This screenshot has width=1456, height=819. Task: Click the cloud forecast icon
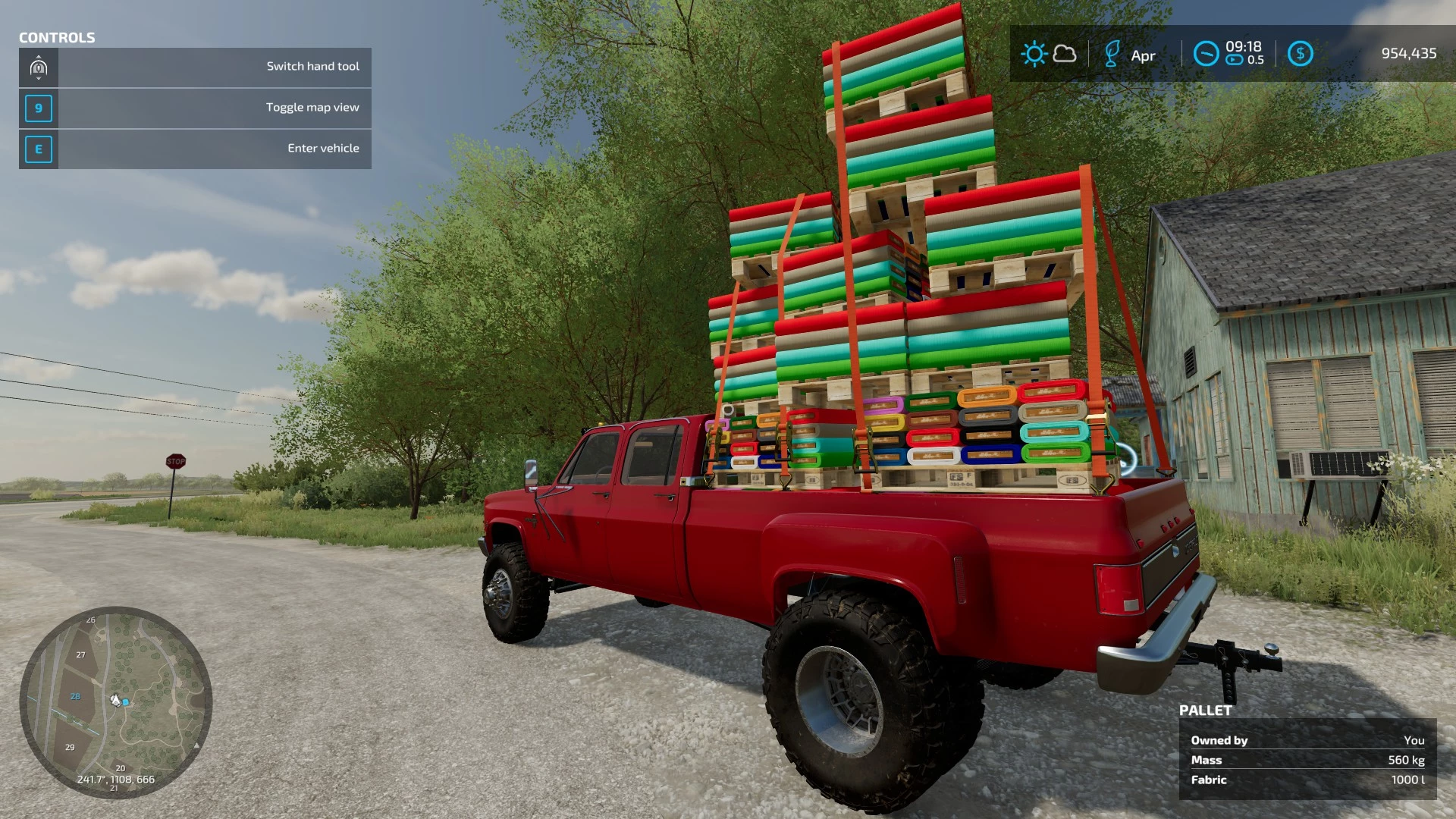1065,53
